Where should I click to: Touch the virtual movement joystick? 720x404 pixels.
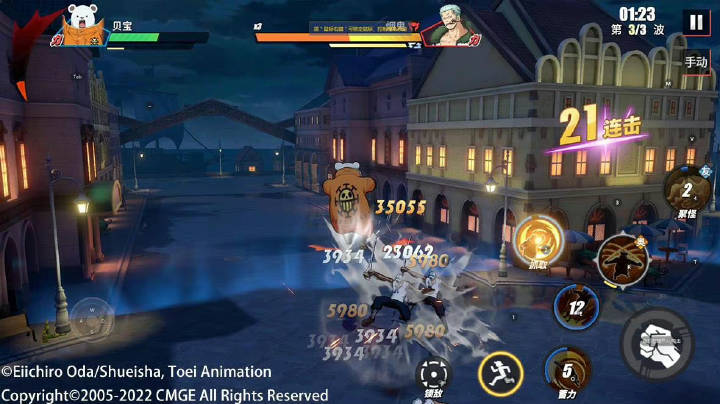(x=91, y=317)
